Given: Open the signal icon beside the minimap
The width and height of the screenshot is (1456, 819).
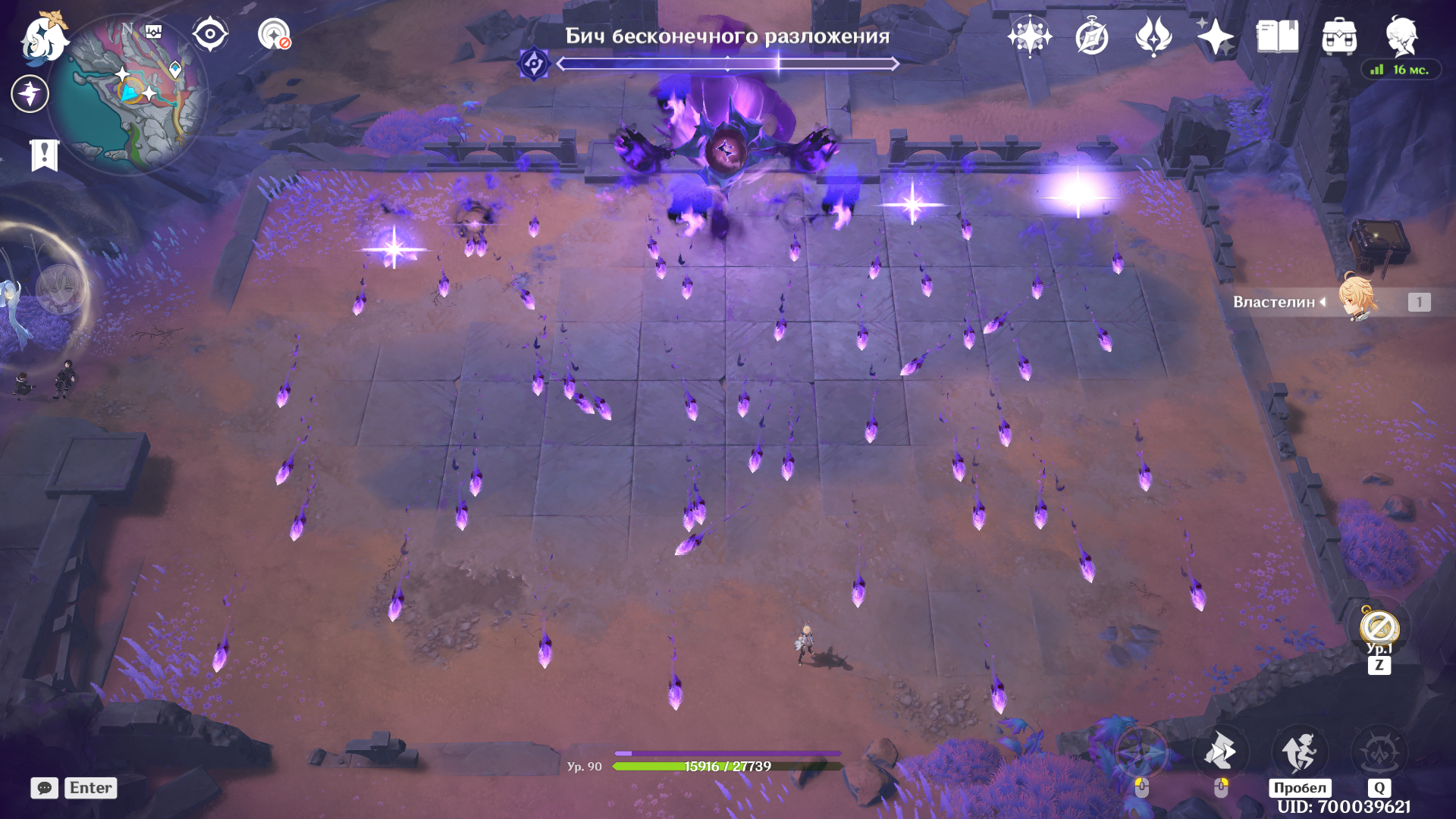Looking at the screenshot, I should point(274,34).
